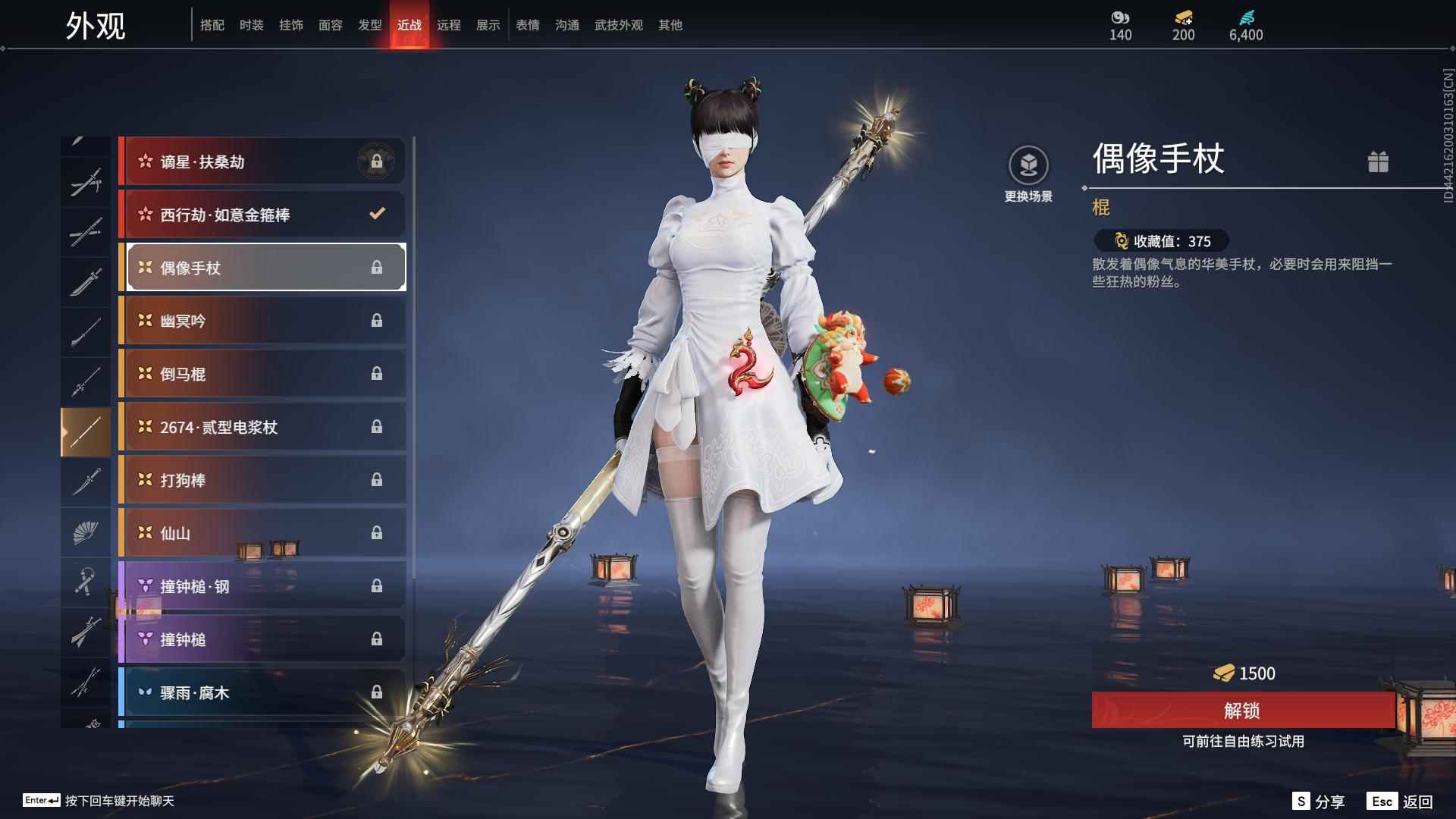Switch to the 远程 tab
This screenshot has height=819, width=1456.
pyautogui.click(x=449, y=24)
